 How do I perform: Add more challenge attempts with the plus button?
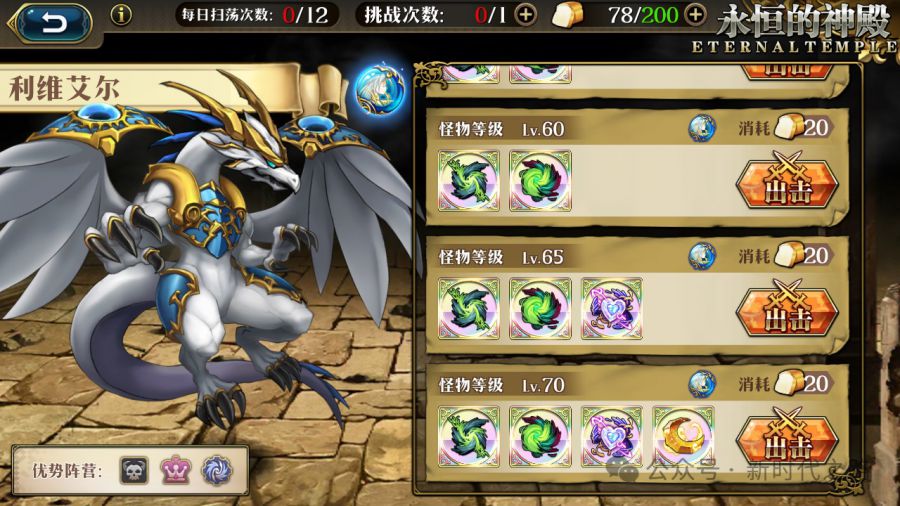click(x=526, y=15)
